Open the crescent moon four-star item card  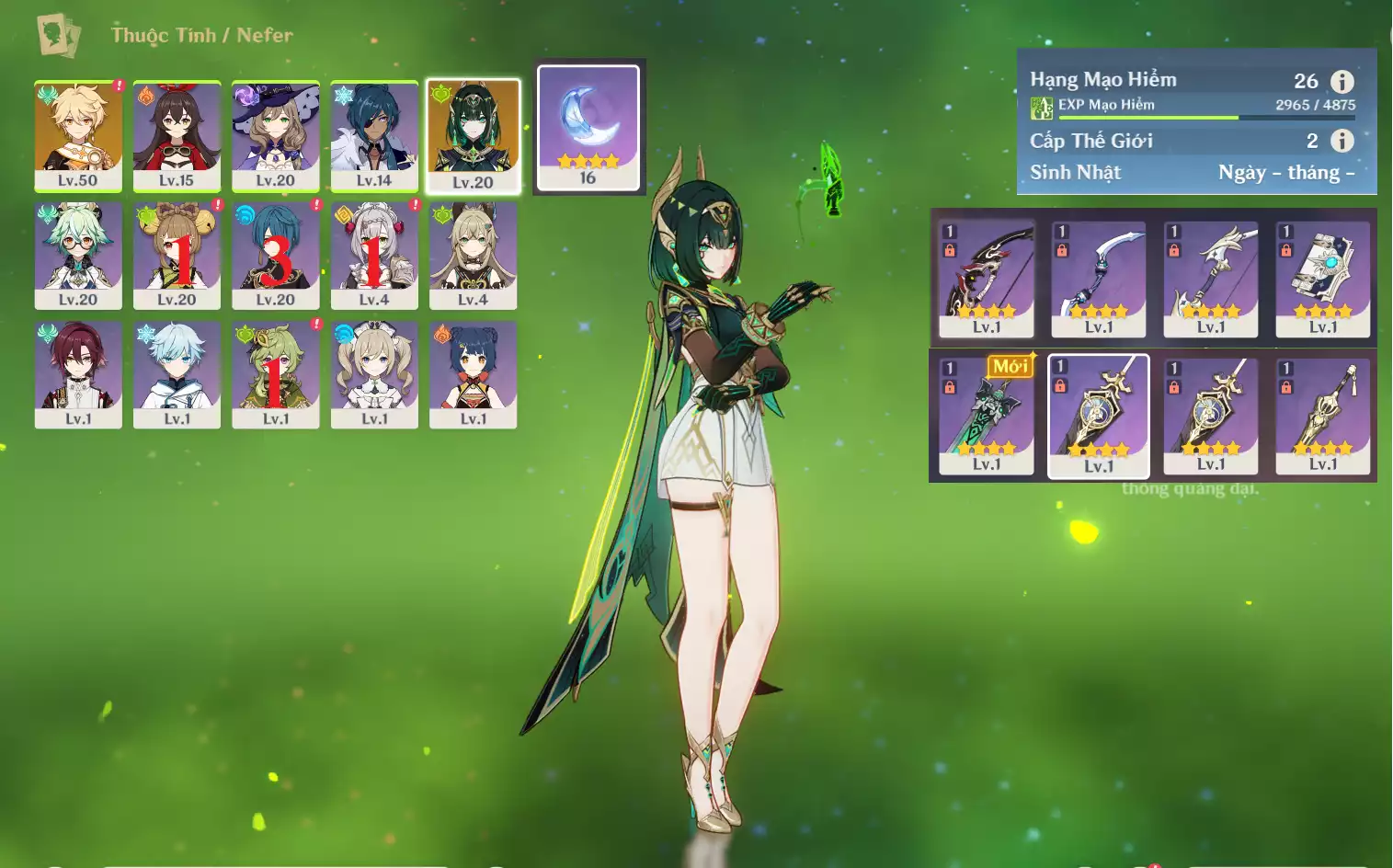point(588,128)
